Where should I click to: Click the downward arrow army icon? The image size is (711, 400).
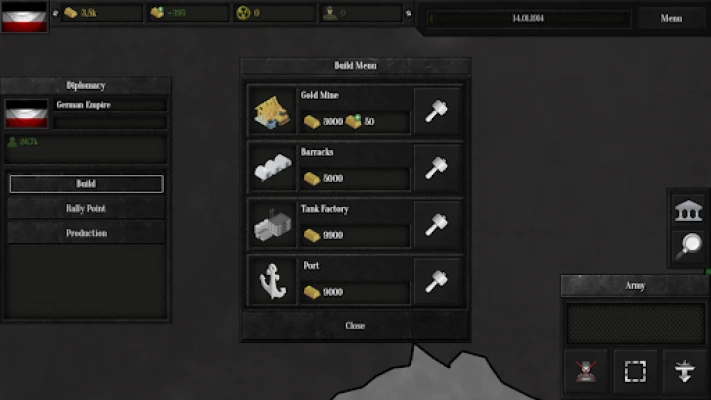pos(685,372)
